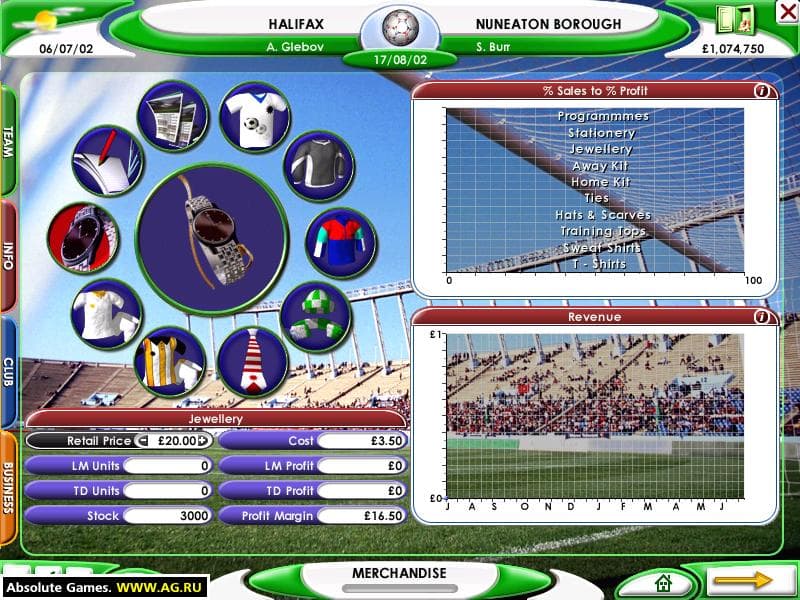Screen dimensions: 800x600
Task: Select the wristwatch jewellery icon
Action: tap(82, 238)
